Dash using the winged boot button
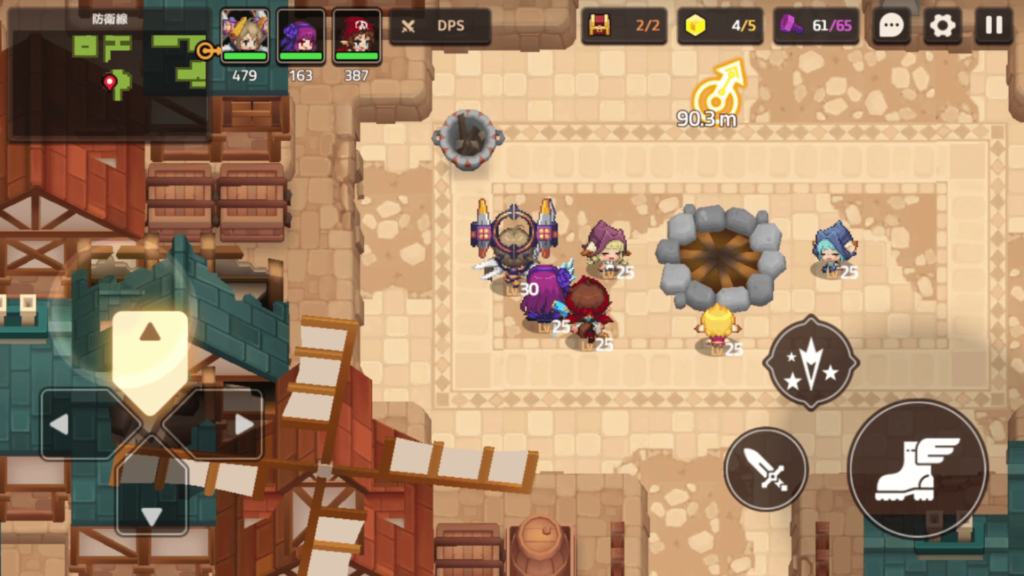Screen dimensions: 1024x576 (917, 468)
